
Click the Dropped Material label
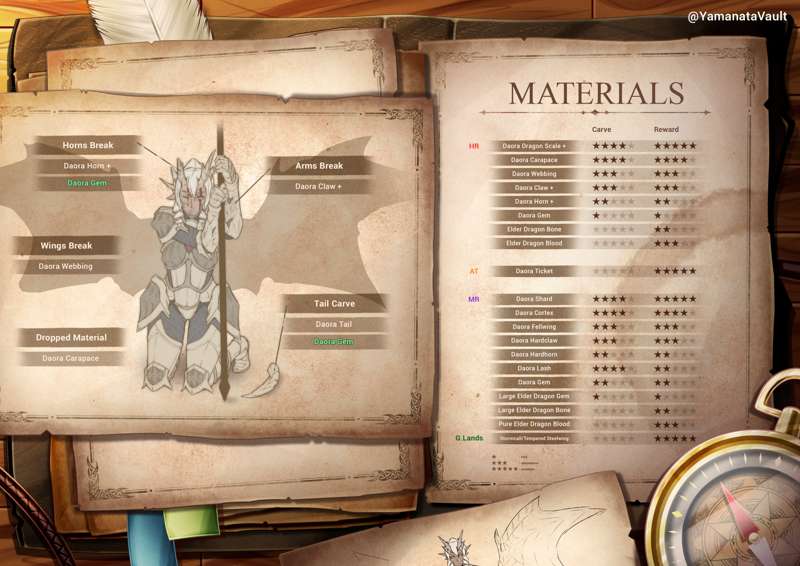tap(71, 338)
